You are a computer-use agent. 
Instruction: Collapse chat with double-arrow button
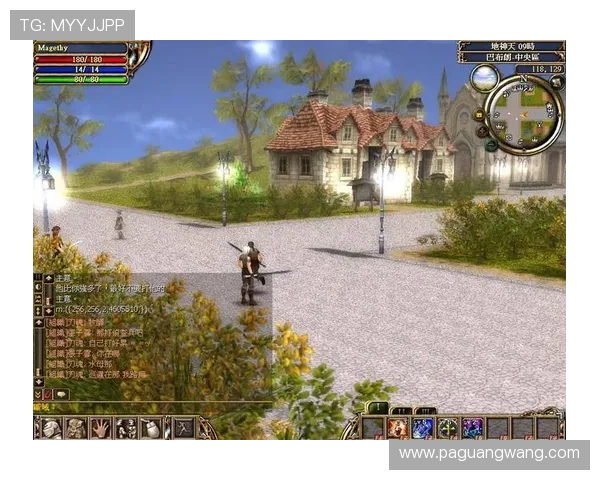tap(38, 394)
